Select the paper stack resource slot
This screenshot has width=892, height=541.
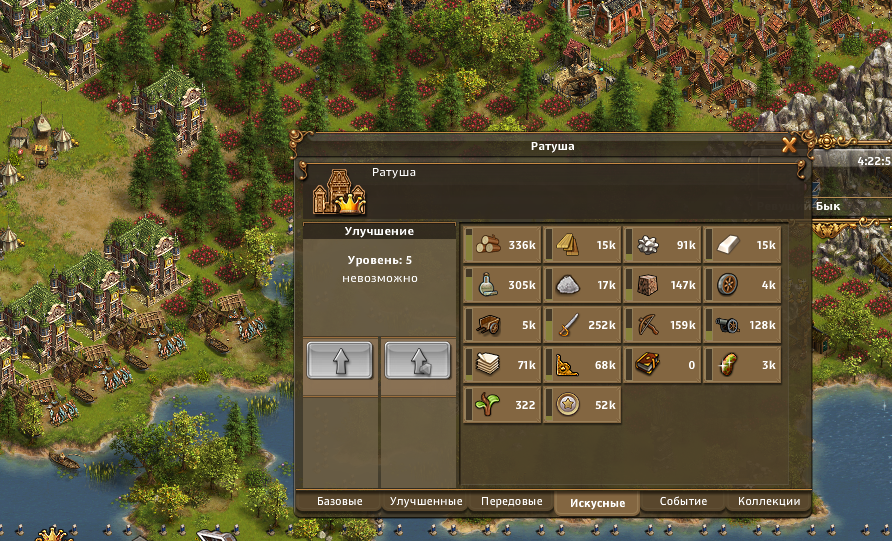pyautogui.click(x=503, y=365)
